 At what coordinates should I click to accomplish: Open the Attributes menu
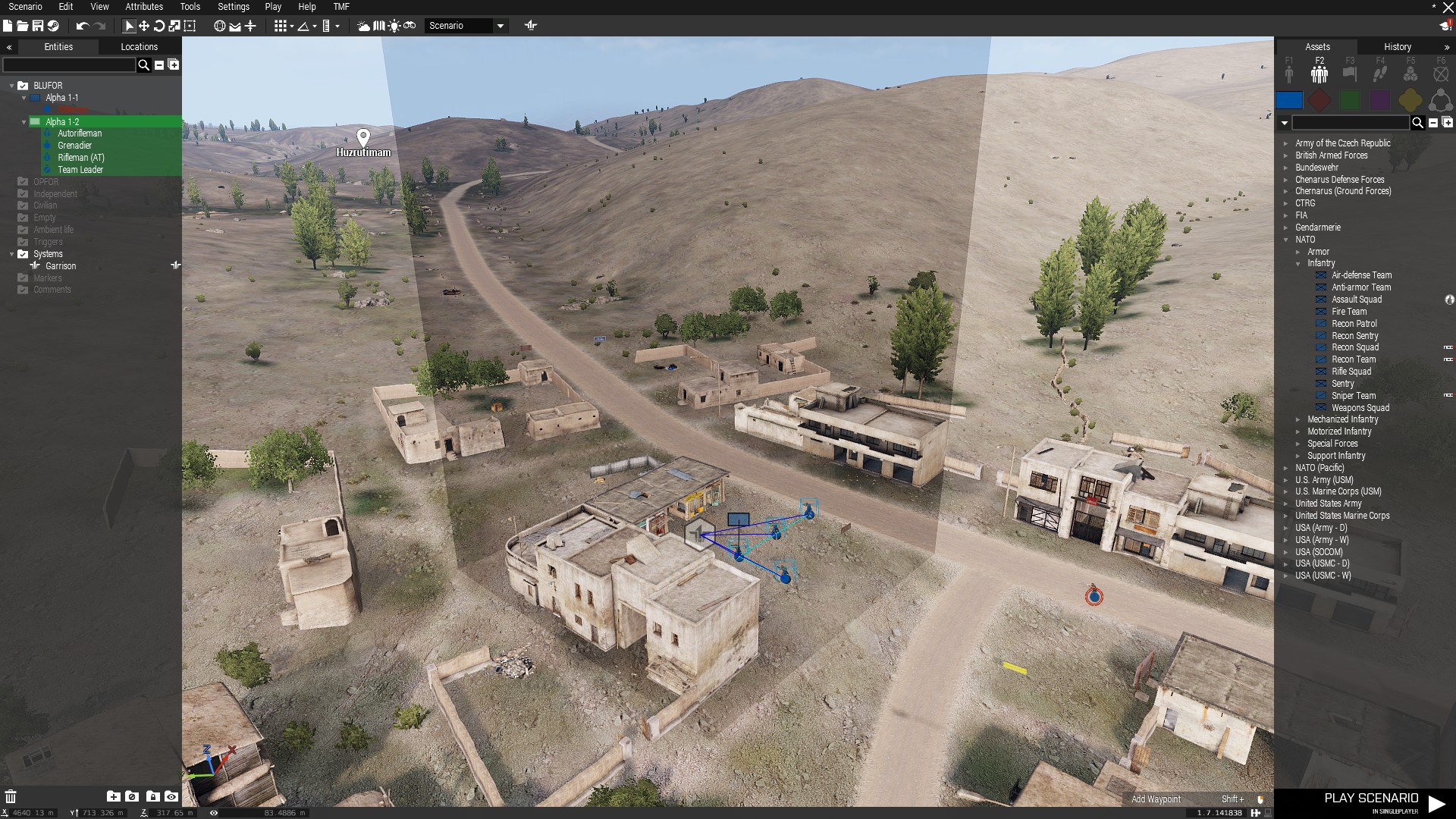pos(144,7)
